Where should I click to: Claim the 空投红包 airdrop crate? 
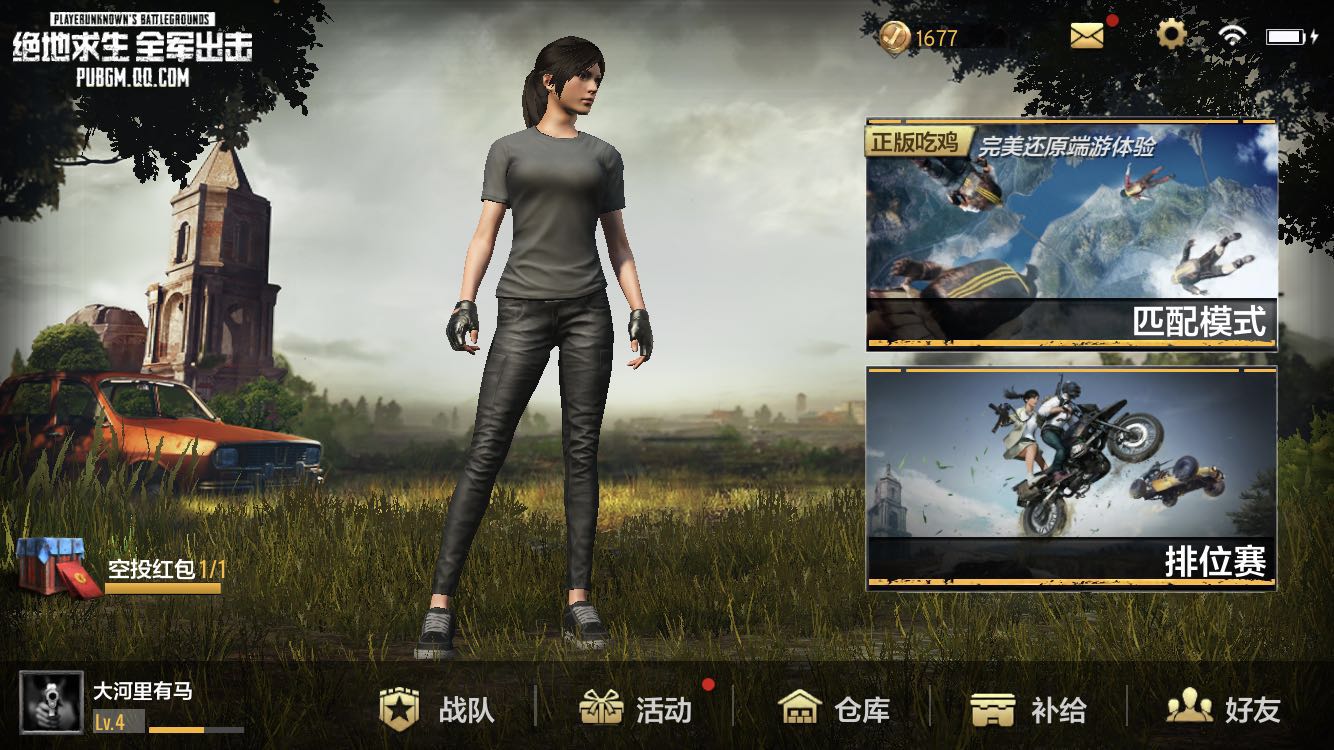(60, 567)
